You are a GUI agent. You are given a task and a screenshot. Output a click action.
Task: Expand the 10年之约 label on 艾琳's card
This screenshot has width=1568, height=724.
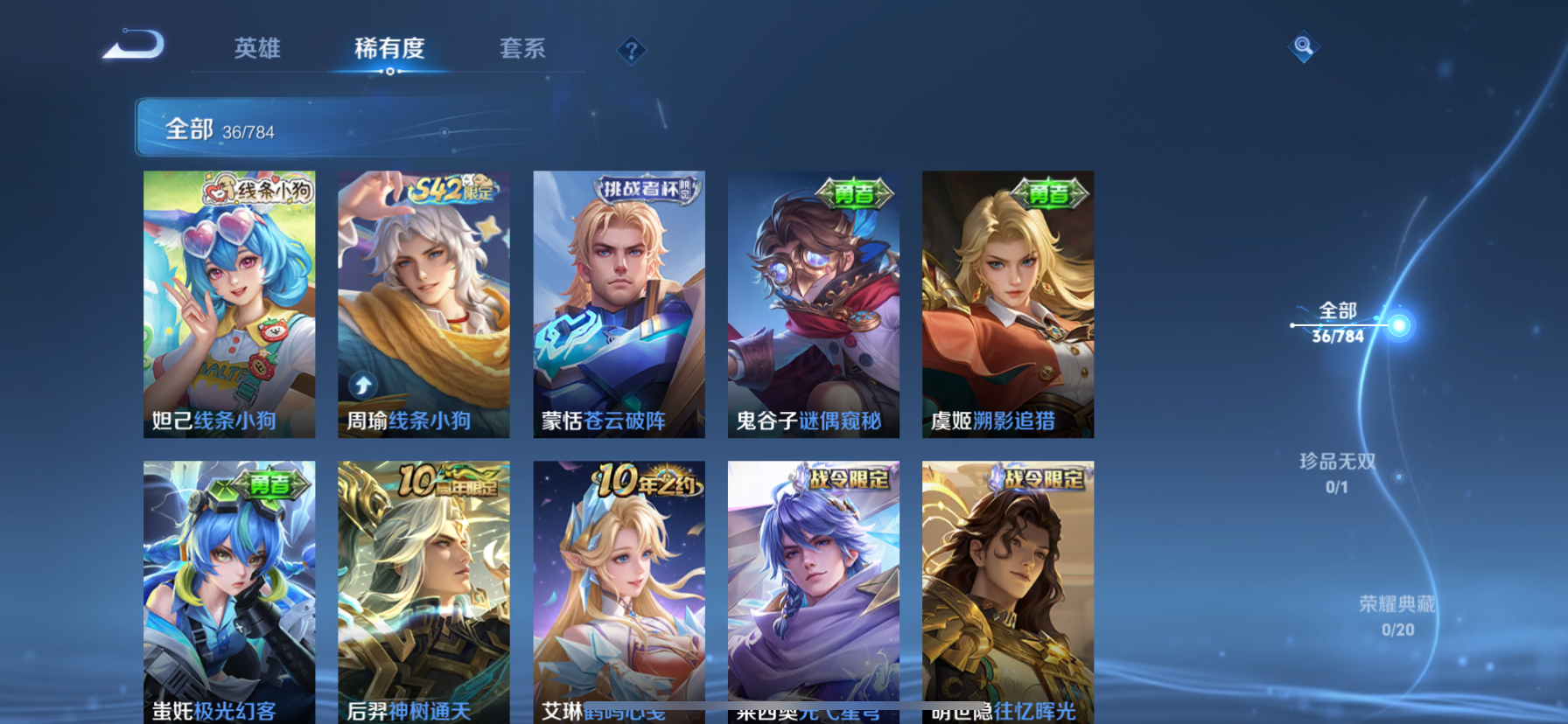coord(645,480)
